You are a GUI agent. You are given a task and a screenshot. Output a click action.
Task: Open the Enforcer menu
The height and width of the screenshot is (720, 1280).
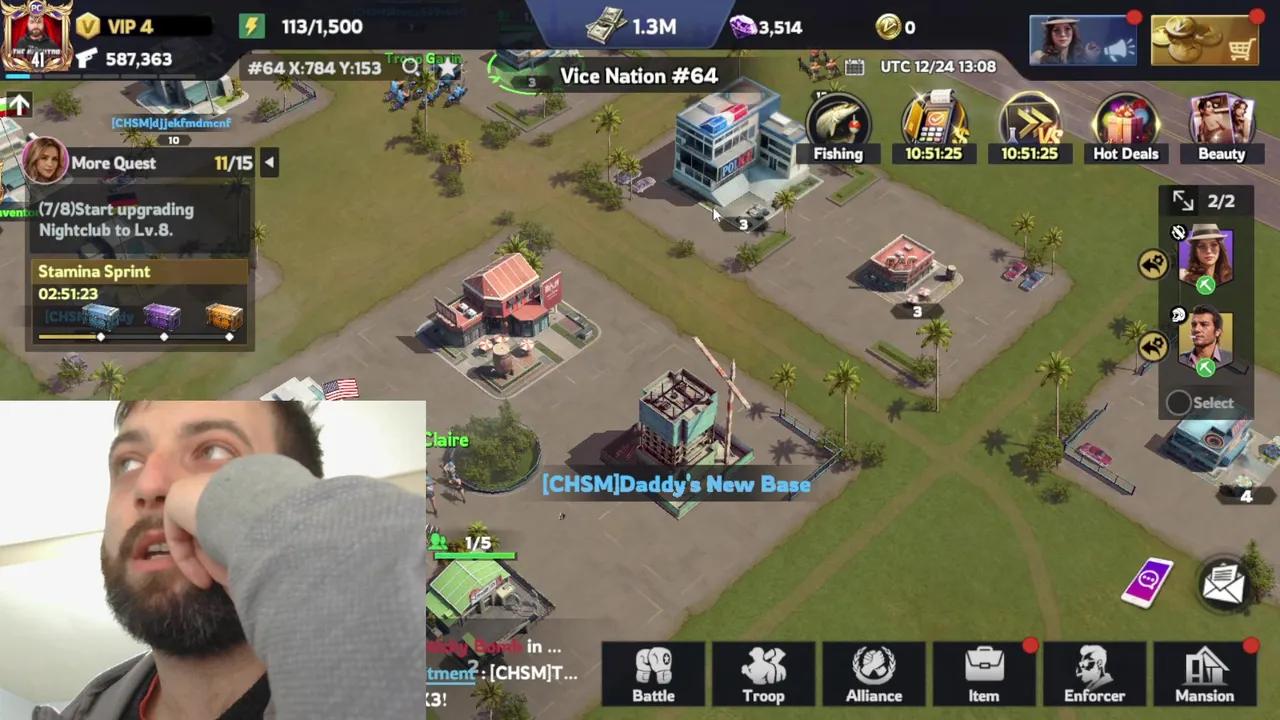[1094, 675]
